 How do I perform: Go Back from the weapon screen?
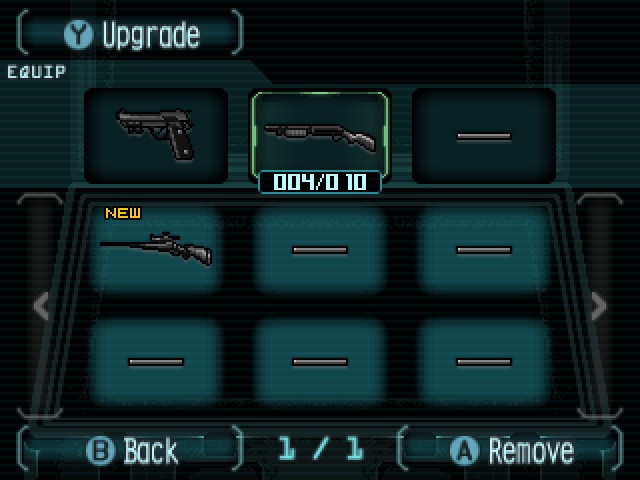tap(133, 450)
